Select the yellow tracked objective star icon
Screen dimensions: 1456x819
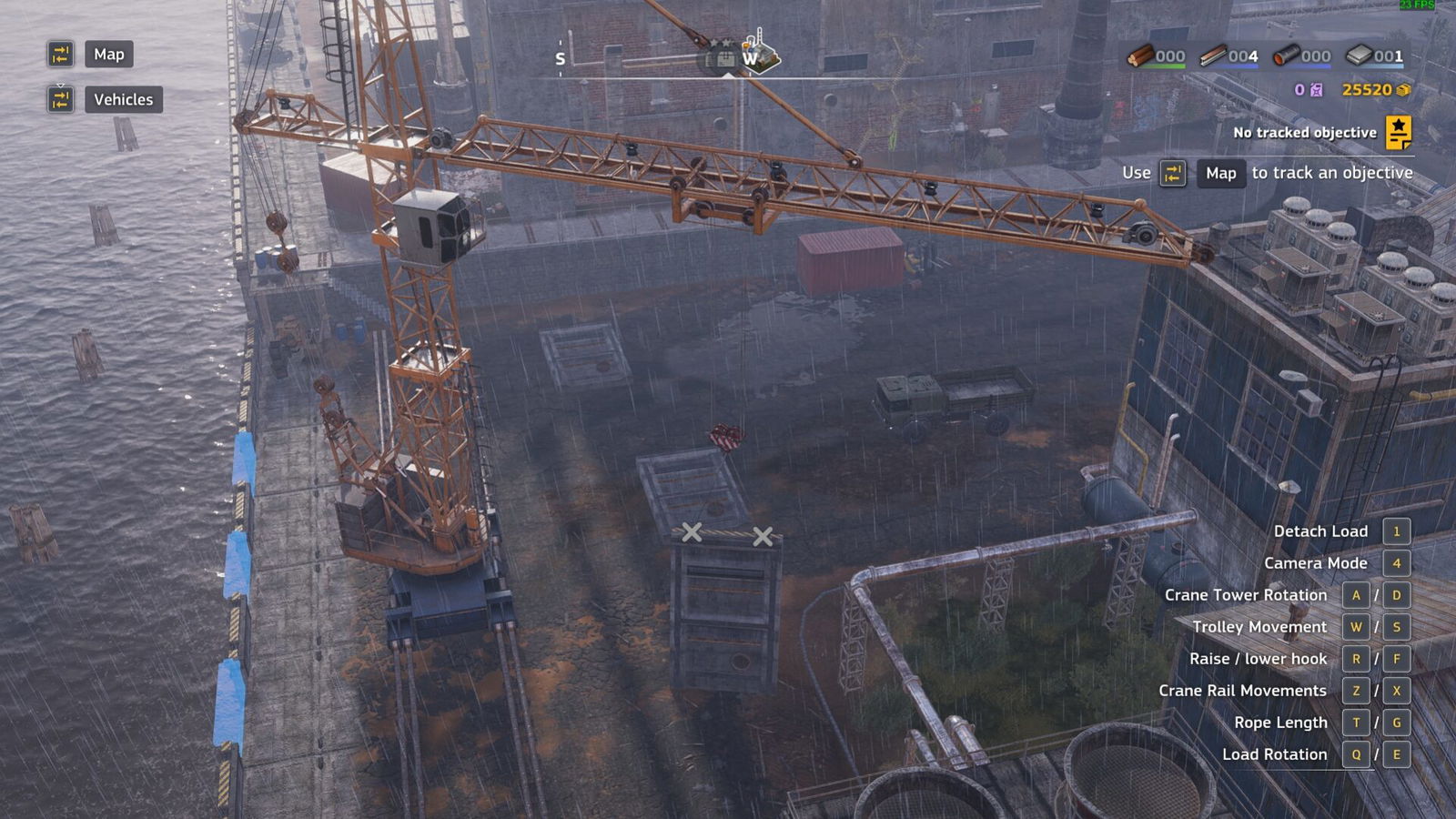[x=1398, y=132]
